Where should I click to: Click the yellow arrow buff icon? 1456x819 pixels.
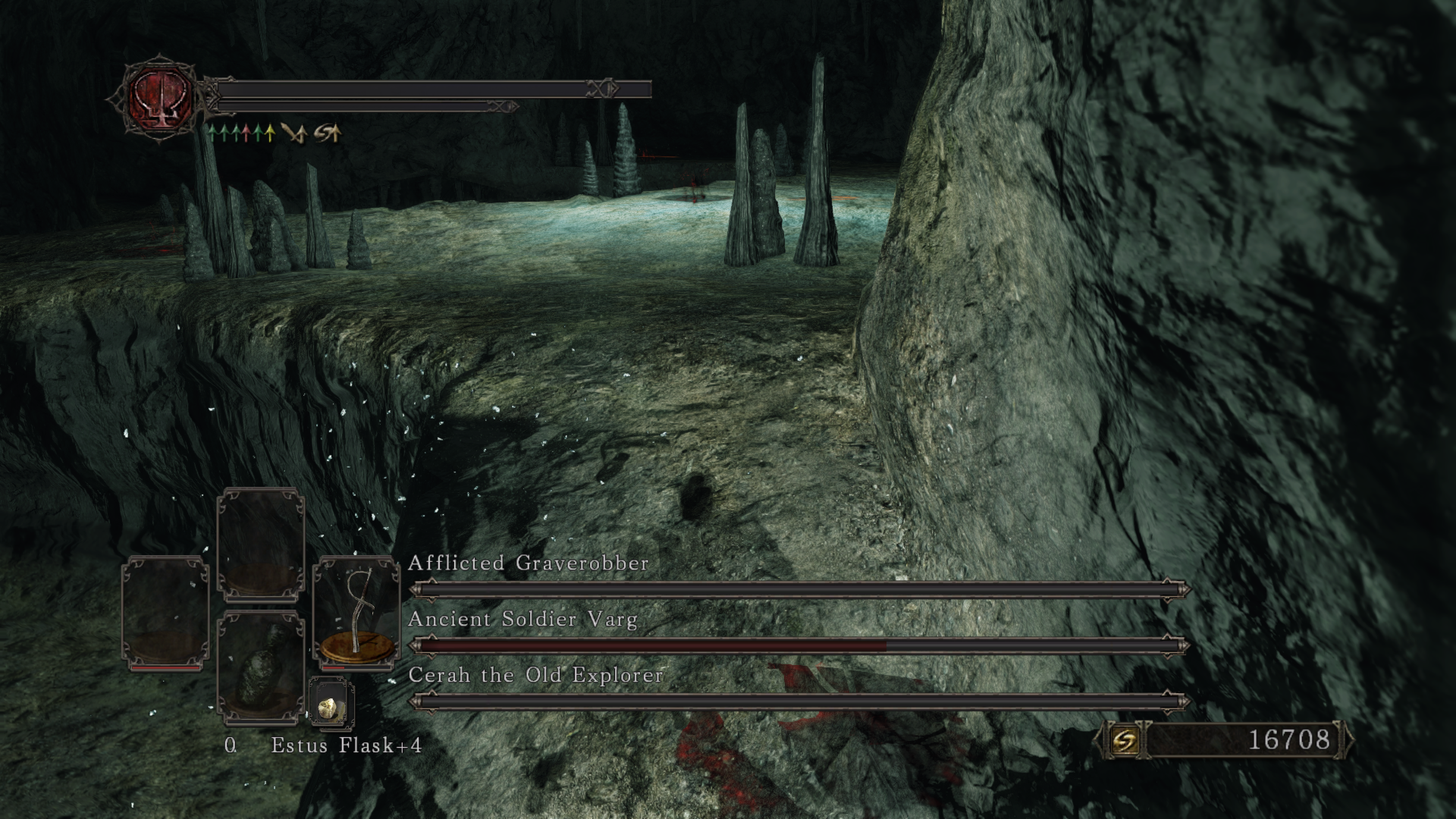coord(268,134)
